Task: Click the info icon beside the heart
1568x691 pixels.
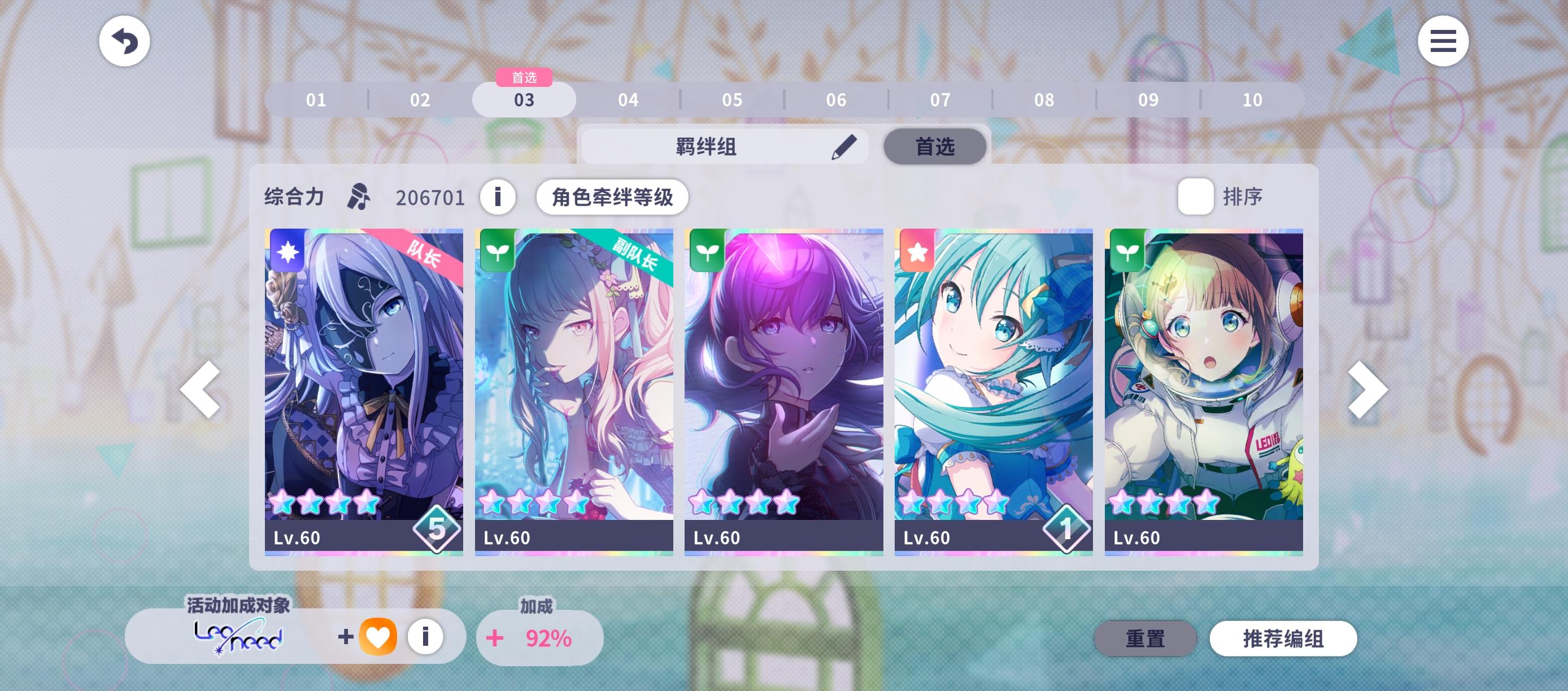Action: (x=425, y=637)
